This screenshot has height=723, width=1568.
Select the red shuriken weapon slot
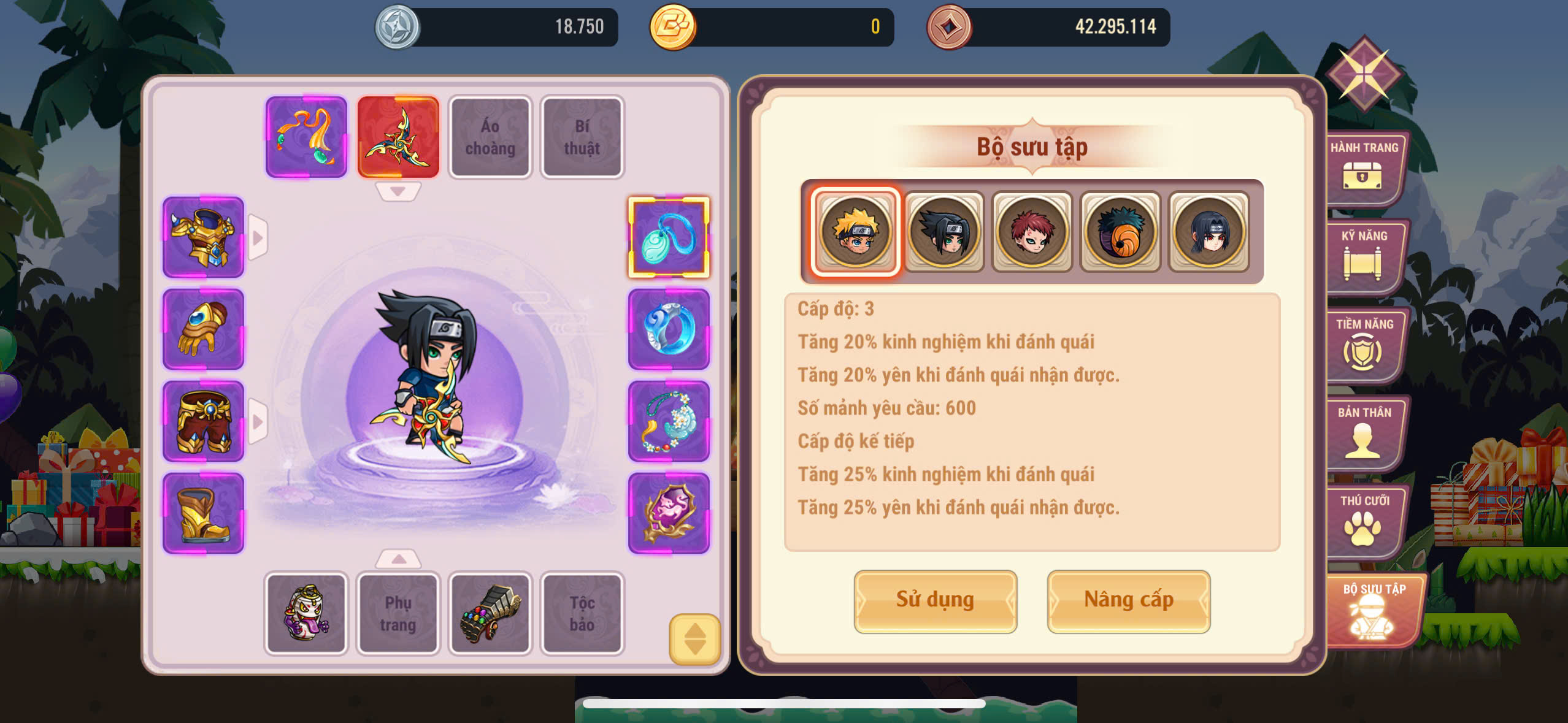(x=398, y=137)
